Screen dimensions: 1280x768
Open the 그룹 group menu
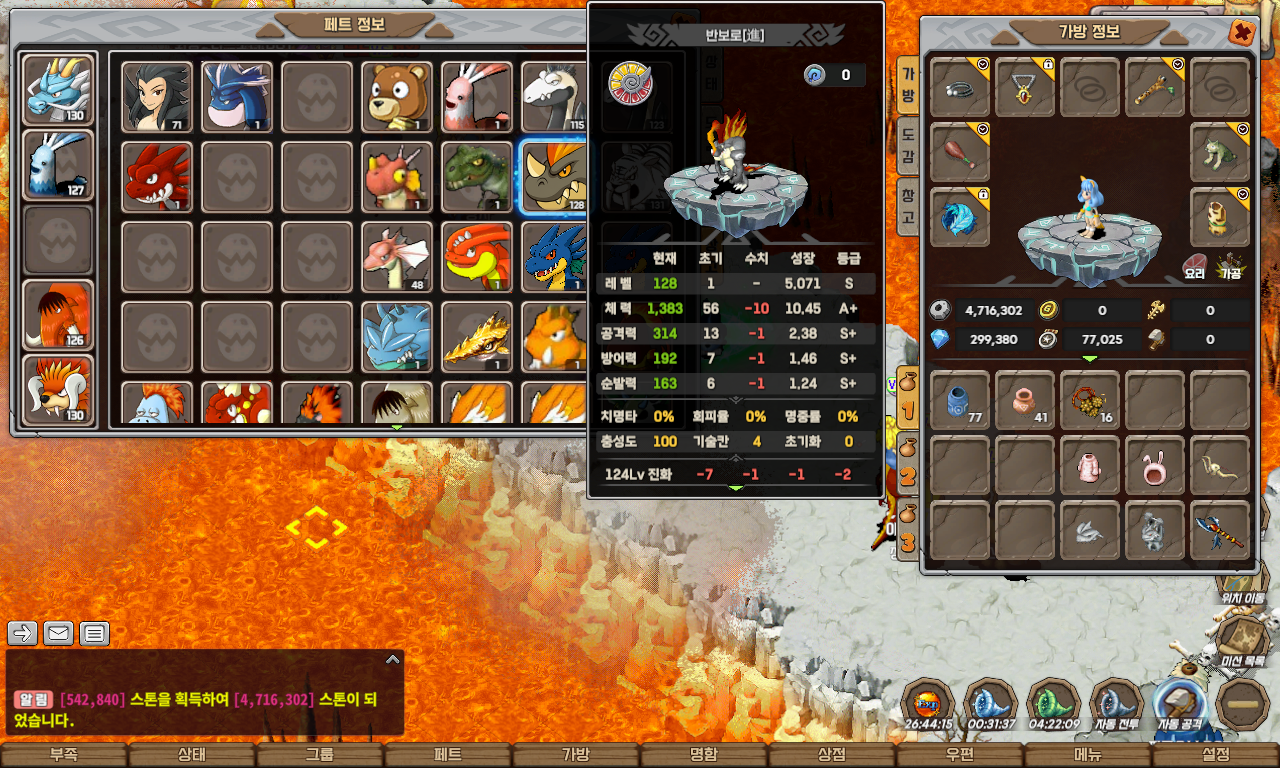click(x=319, y=755)
